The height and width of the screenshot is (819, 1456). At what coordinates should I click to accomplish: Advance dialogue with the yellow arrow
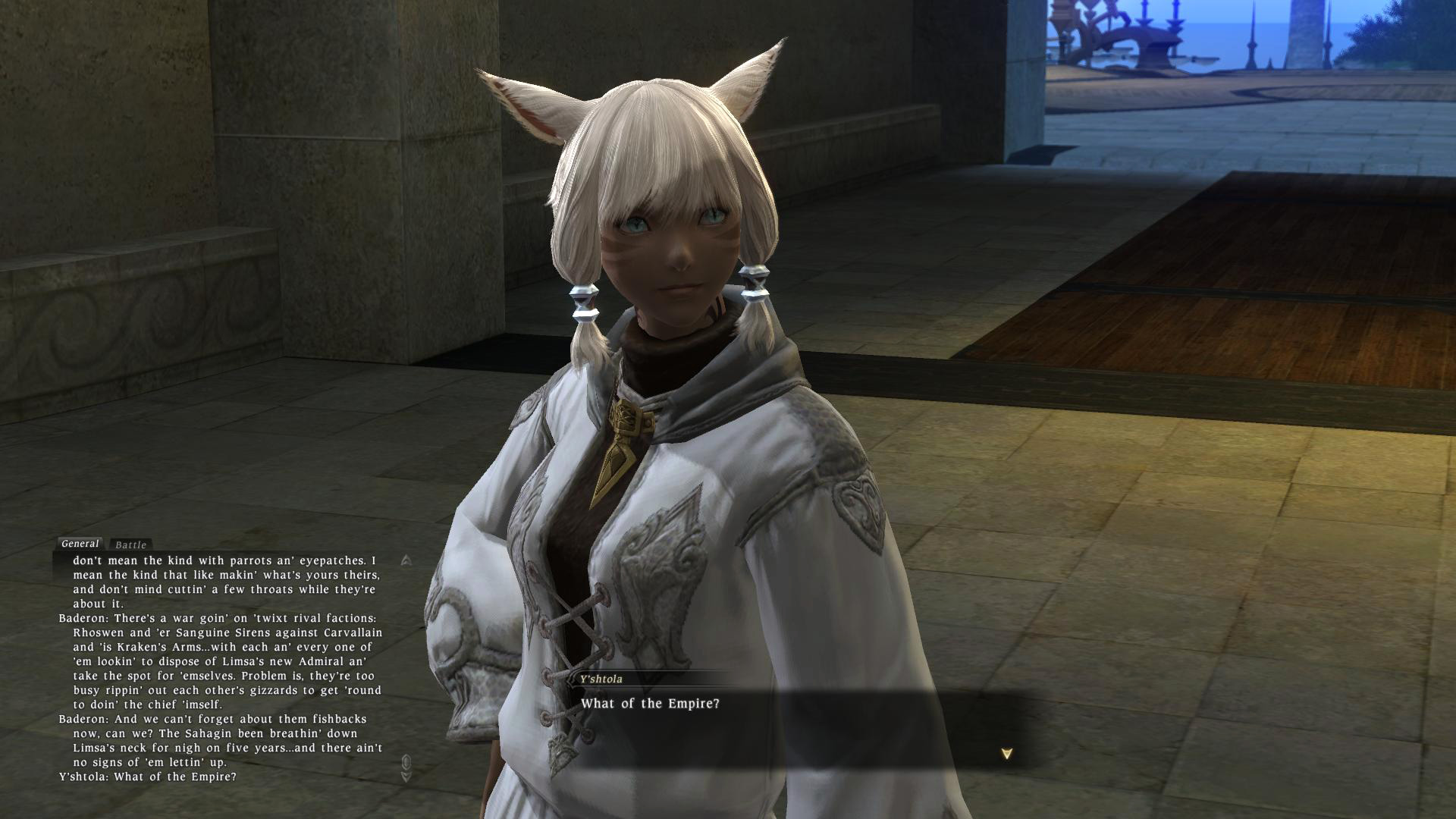tap(1006, 754)
